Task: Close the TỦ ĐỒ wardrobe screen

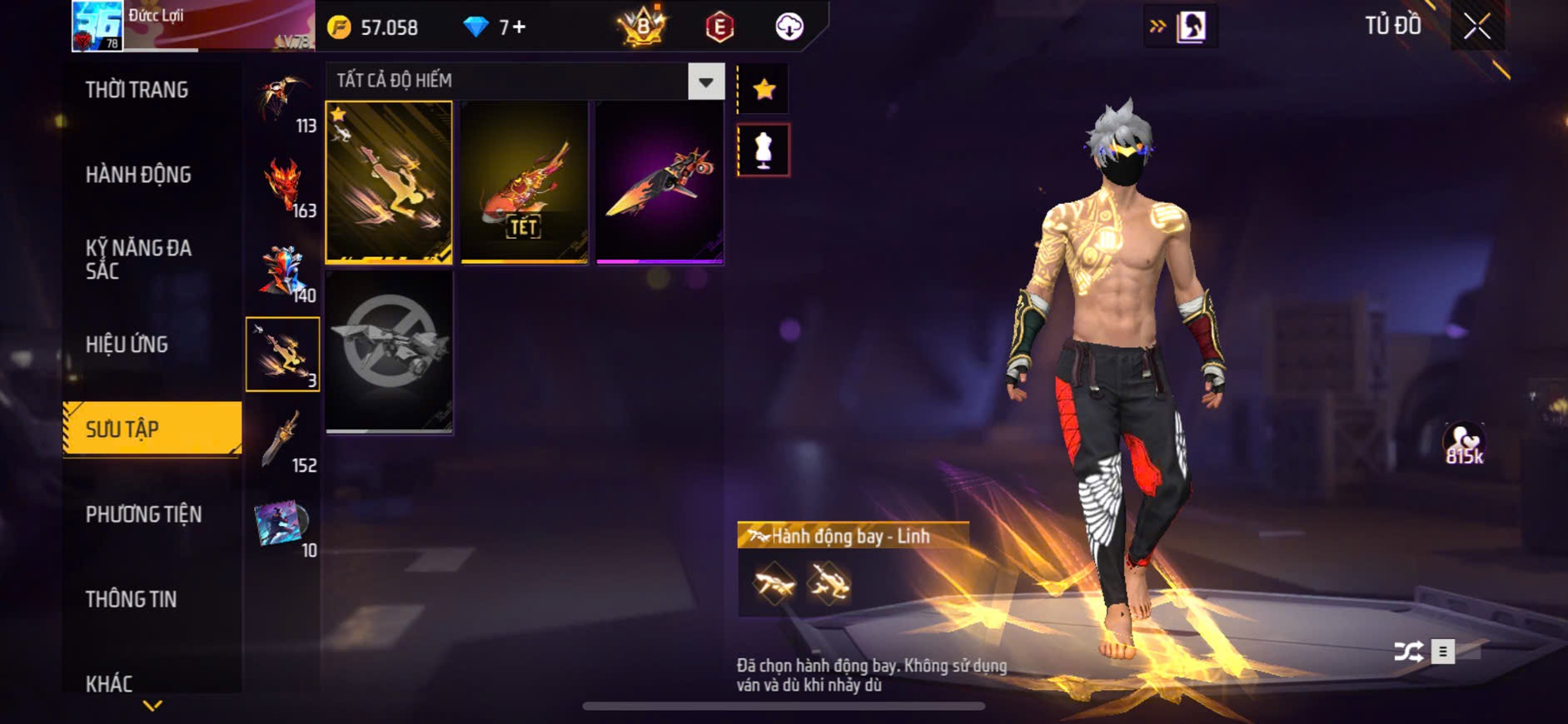Action: tap(1476, 27)
